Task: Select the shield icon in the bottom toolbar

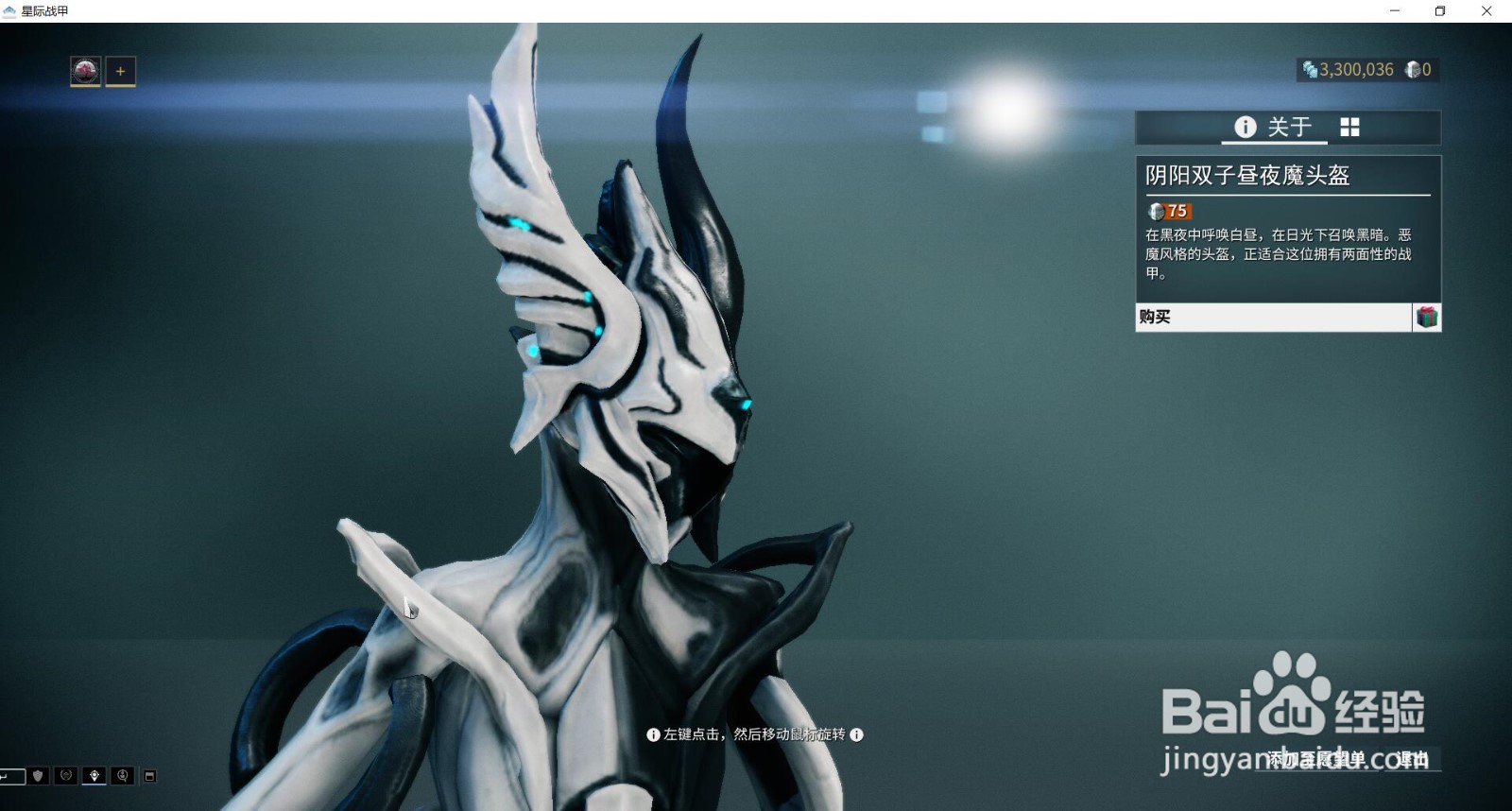Action: [x=36, y=775]
